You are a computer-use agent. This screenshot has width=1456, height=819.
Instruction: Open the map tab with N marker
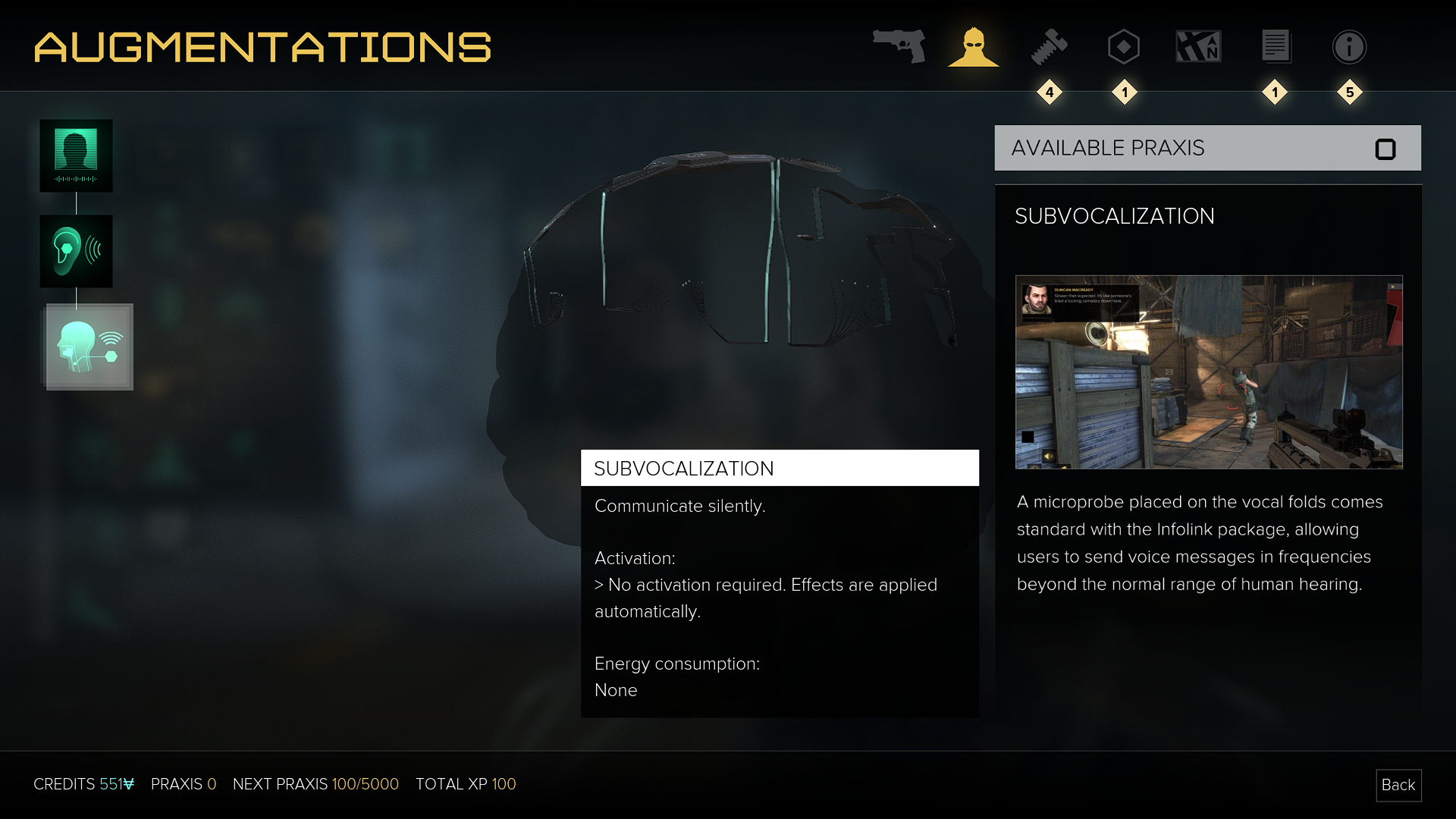pyautogui.click(x=1198, y=47)
